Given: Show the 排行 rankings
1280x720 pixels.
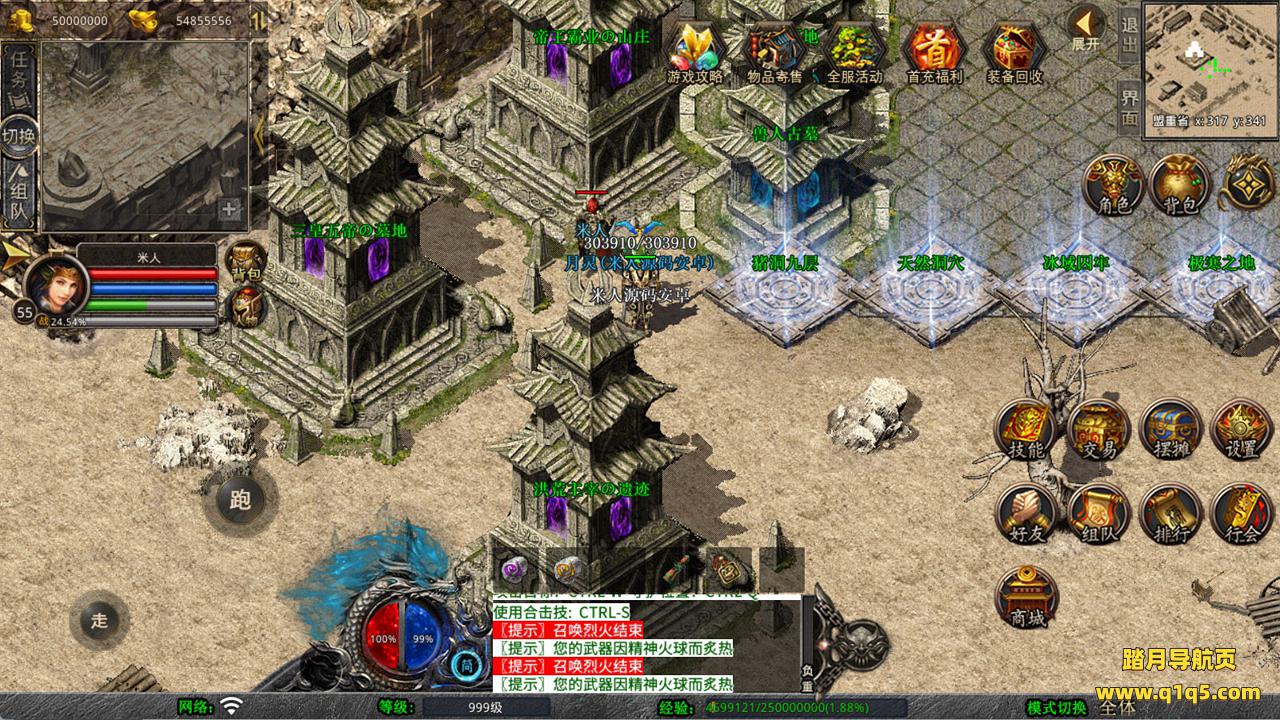Looking at the screenshot, I should coord(1170,514).
